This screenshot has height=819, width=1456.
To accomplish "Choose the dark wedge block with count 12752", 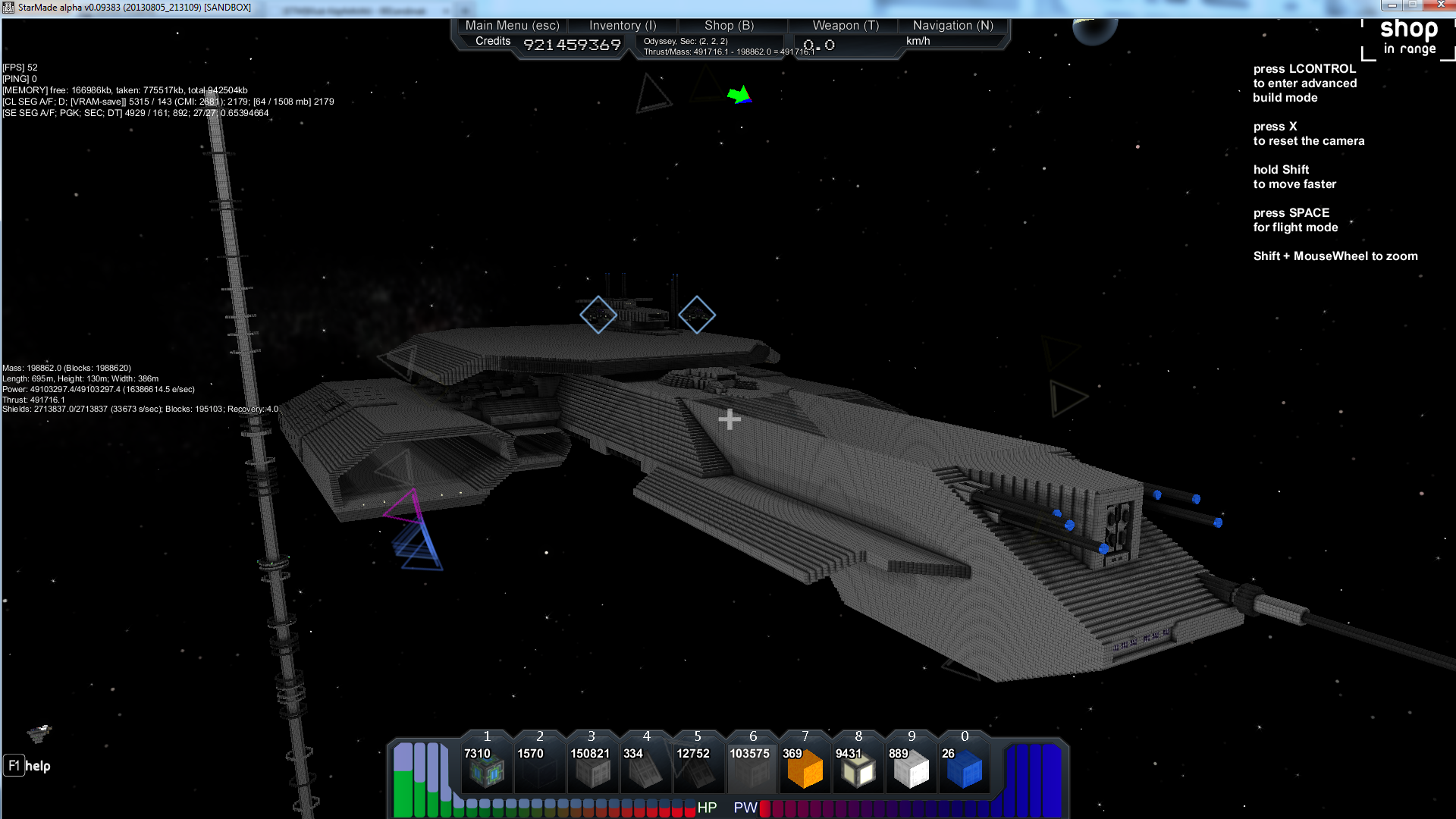I will 698,770.
